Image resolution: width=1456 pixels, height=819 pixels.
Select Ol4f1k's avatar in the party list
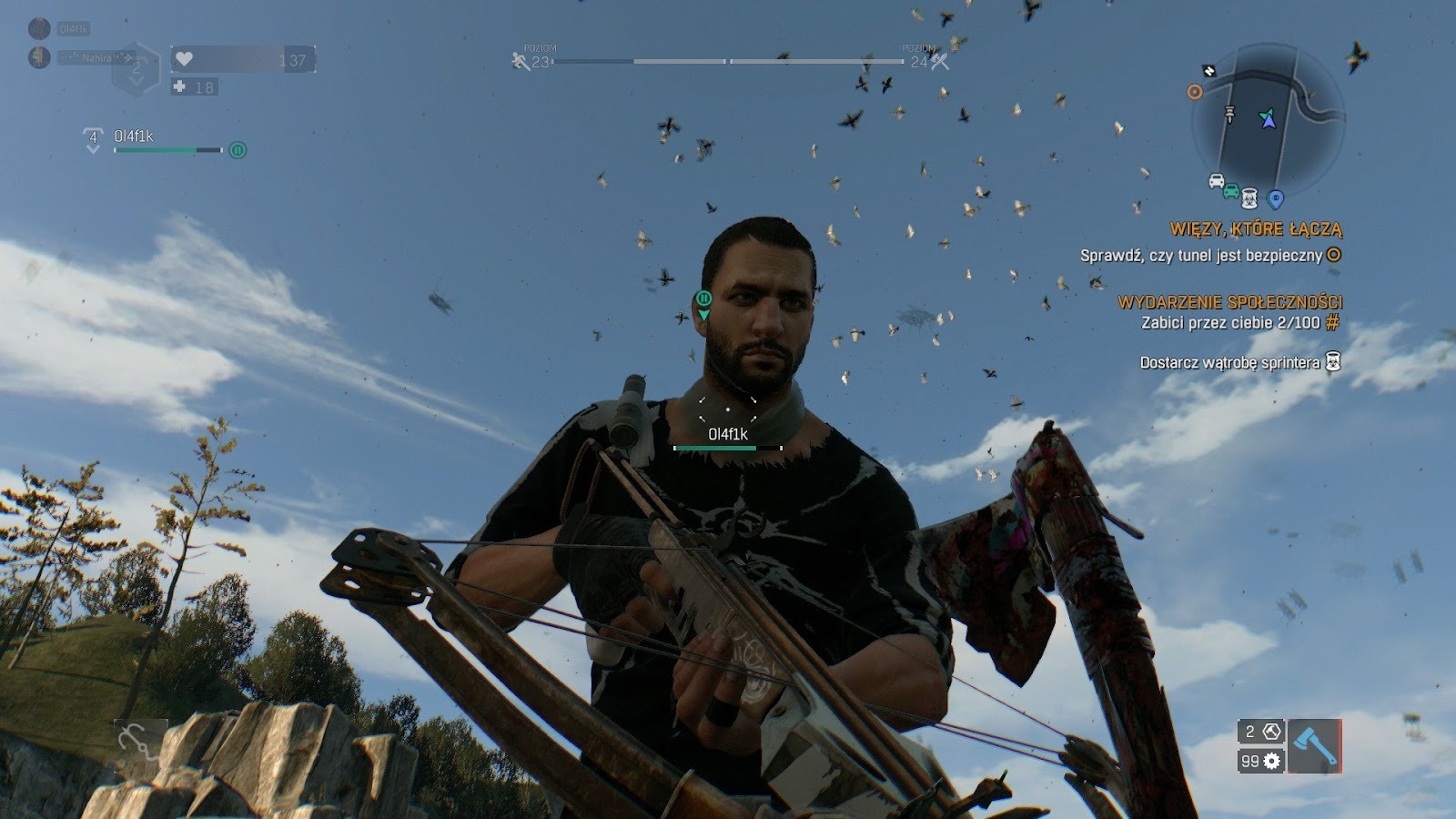[39, 28]
